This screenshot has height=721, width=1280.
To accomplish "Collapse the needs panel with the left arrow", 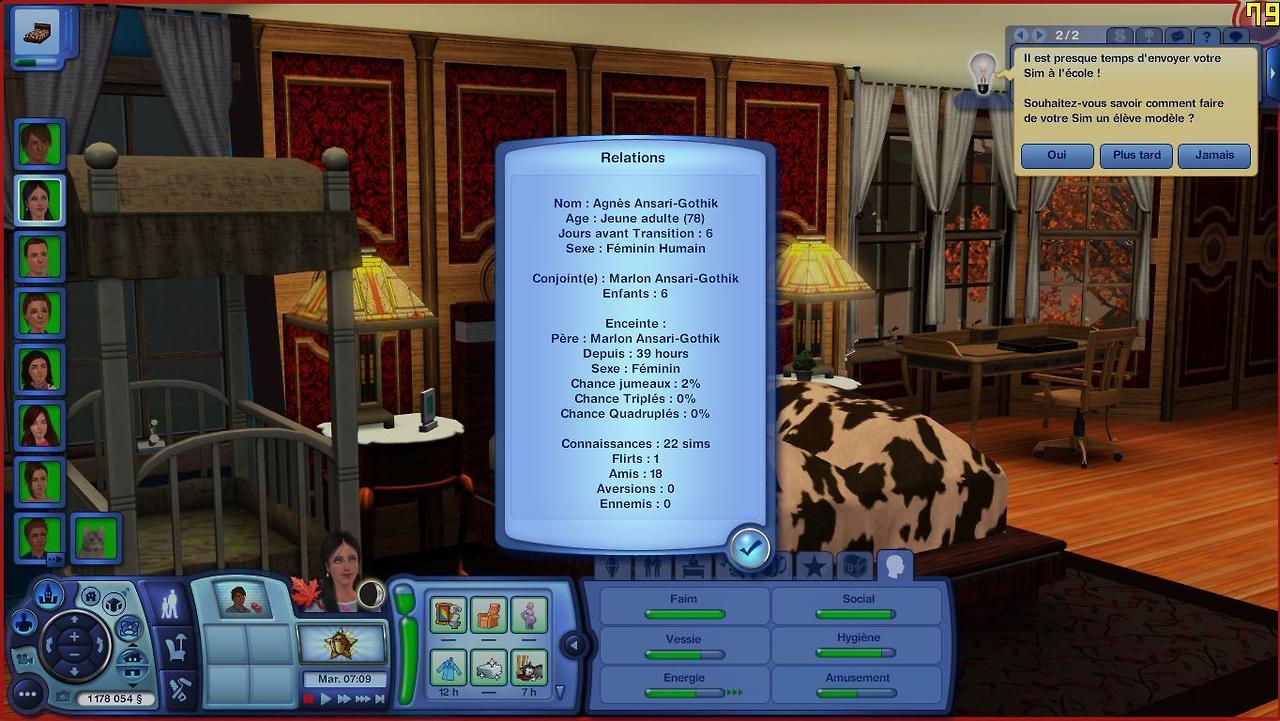I will [574, 645].
